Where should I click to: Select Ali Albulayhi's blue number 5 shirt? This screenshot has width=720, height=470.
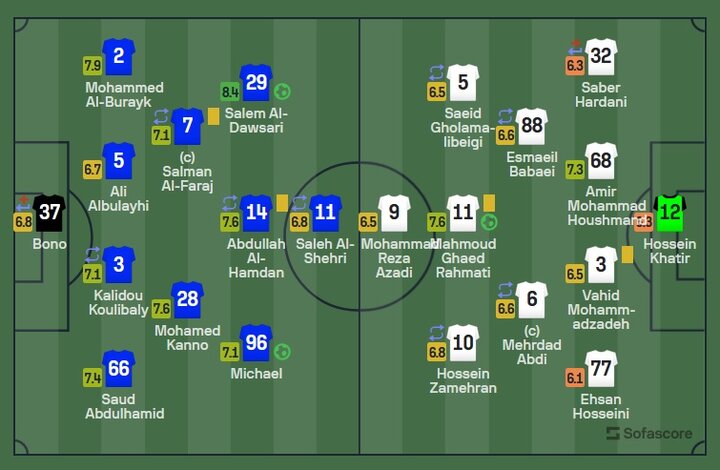point(119,161)
